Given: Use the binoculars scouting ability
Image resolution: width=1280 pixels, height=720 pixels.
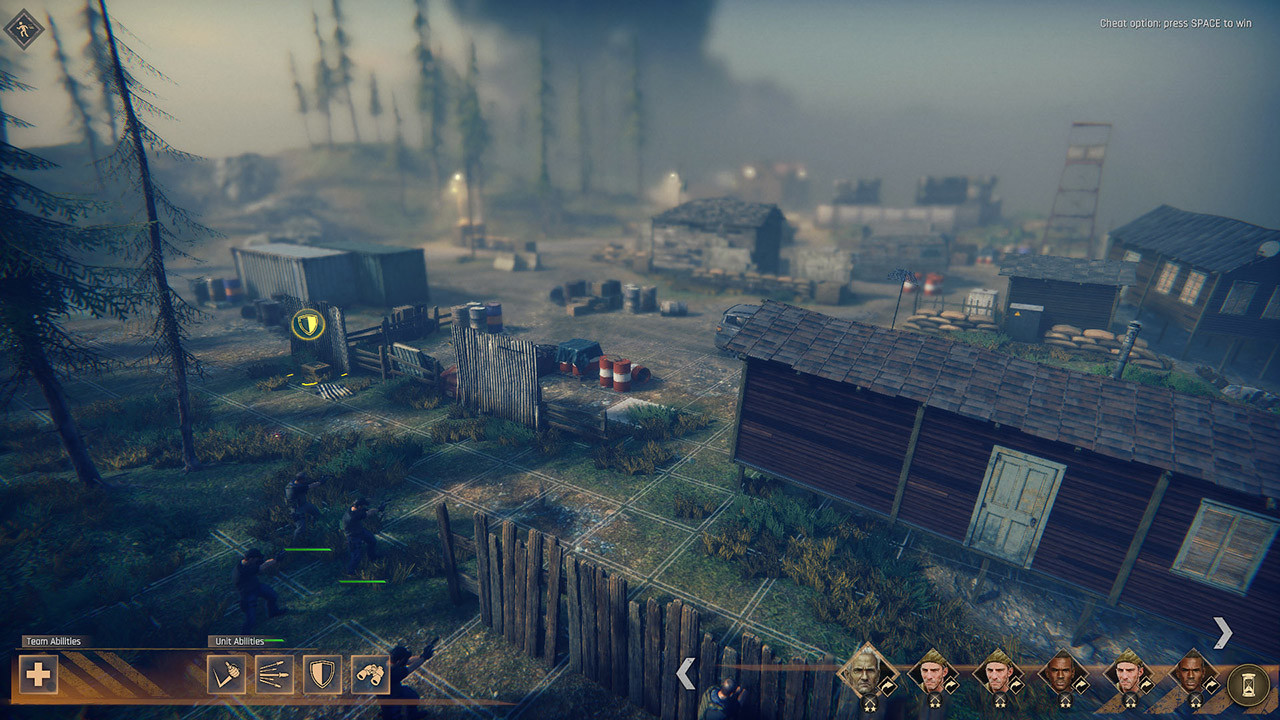Looking at the screenshot, I should click(x=370, y=674).
